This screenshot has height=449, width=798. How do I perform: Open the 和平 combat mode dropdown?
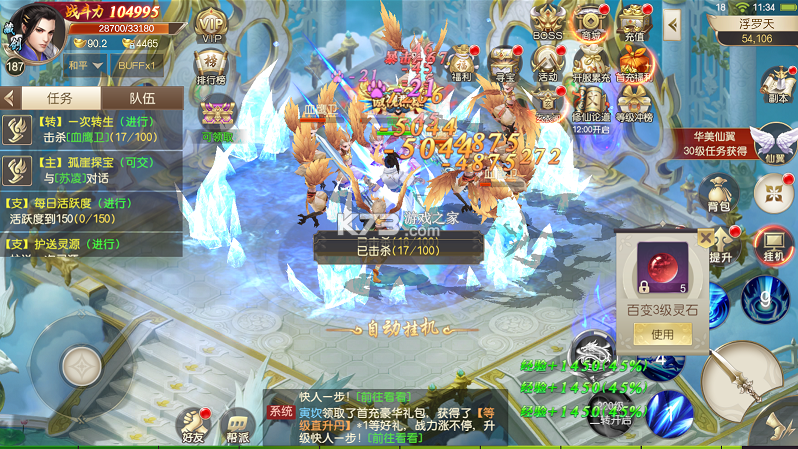86,64
